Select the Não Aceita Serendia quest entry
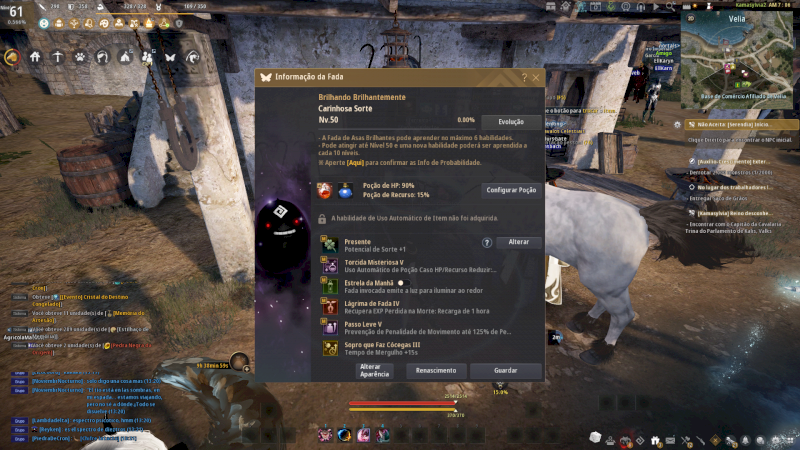 point(735,124)
